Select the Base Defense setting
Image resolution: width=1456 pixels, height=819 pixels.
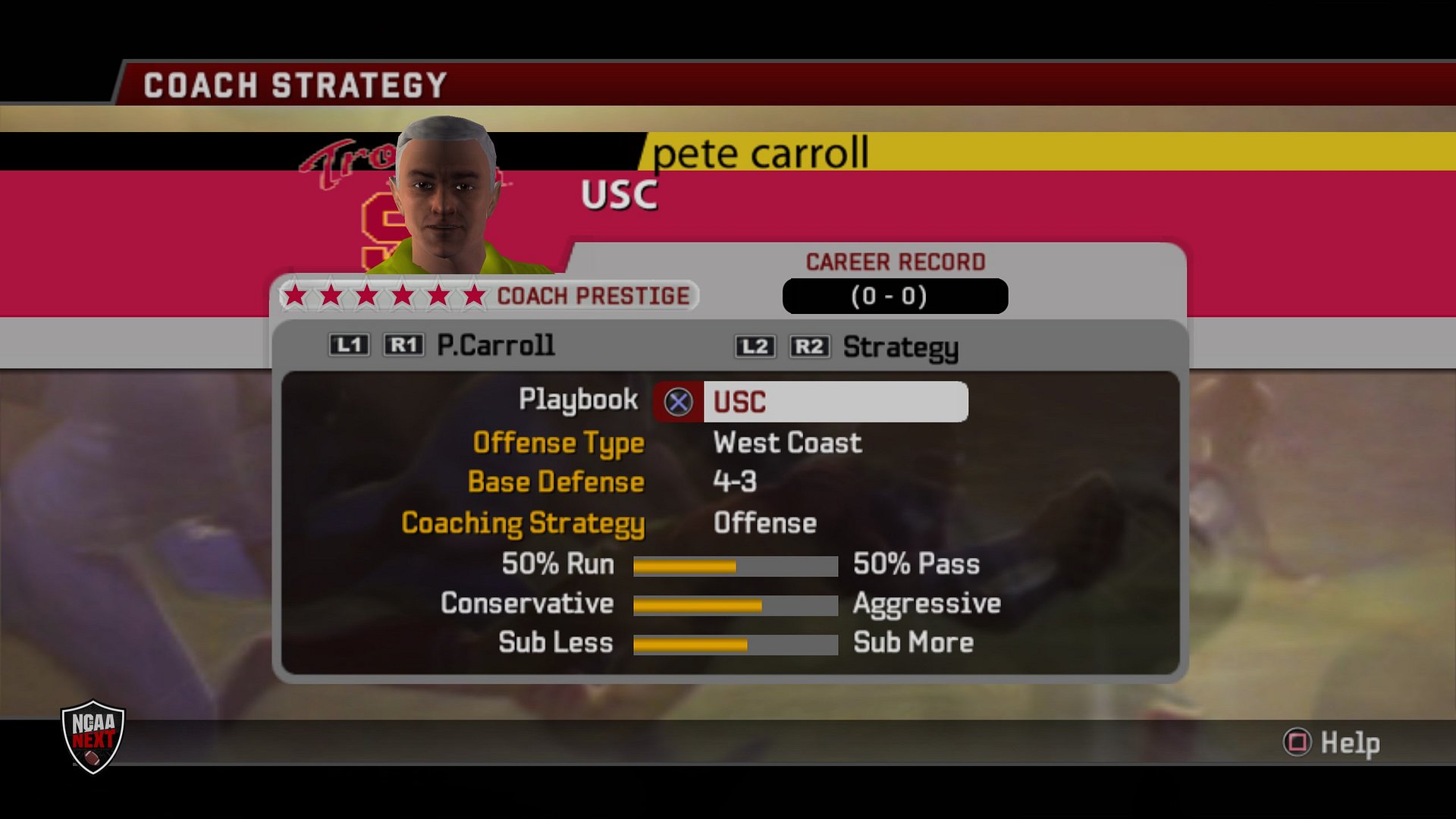point(556,482)
